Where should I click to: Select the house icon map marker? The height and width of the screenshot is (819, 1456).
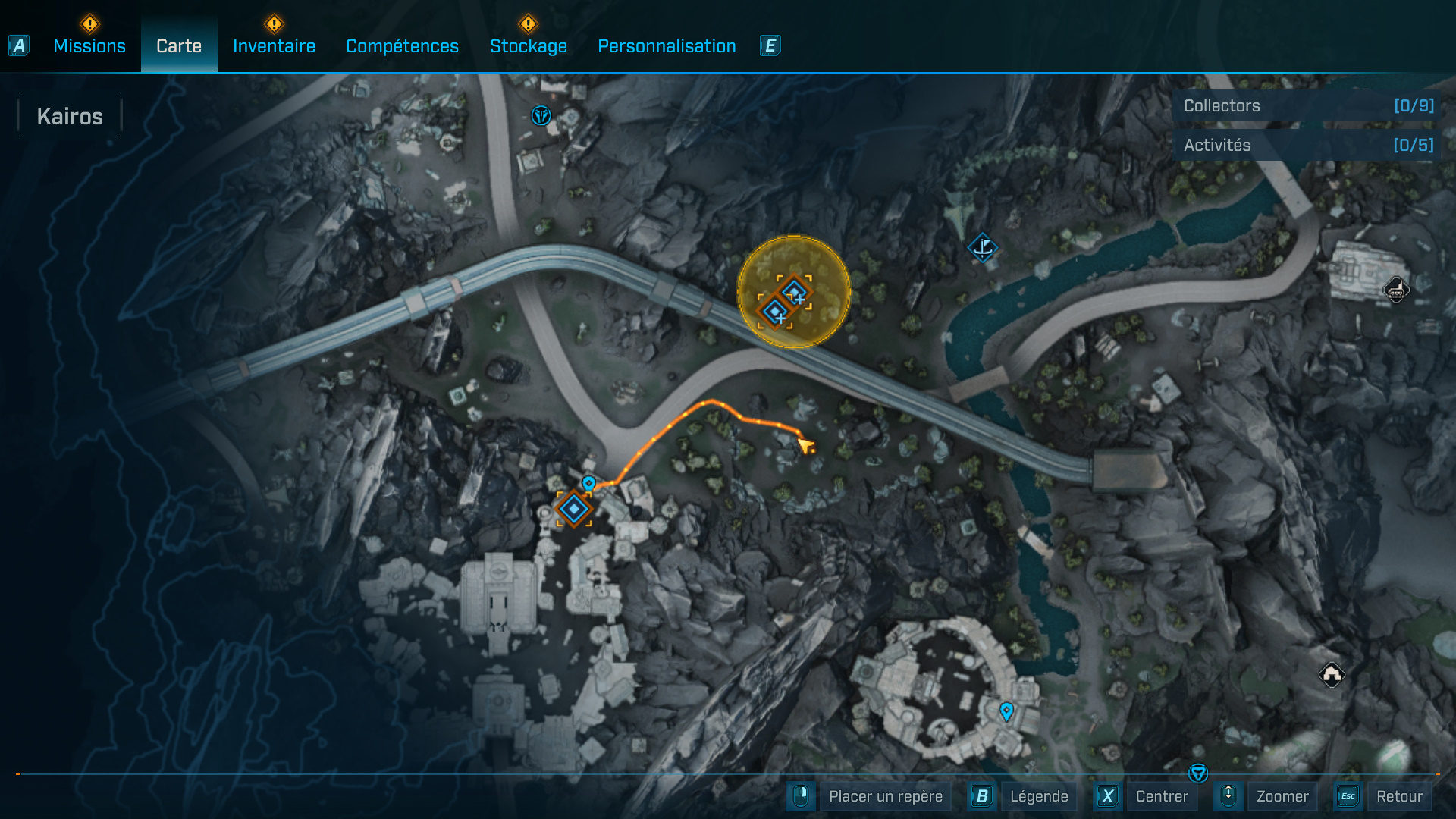click(1332, 674)
